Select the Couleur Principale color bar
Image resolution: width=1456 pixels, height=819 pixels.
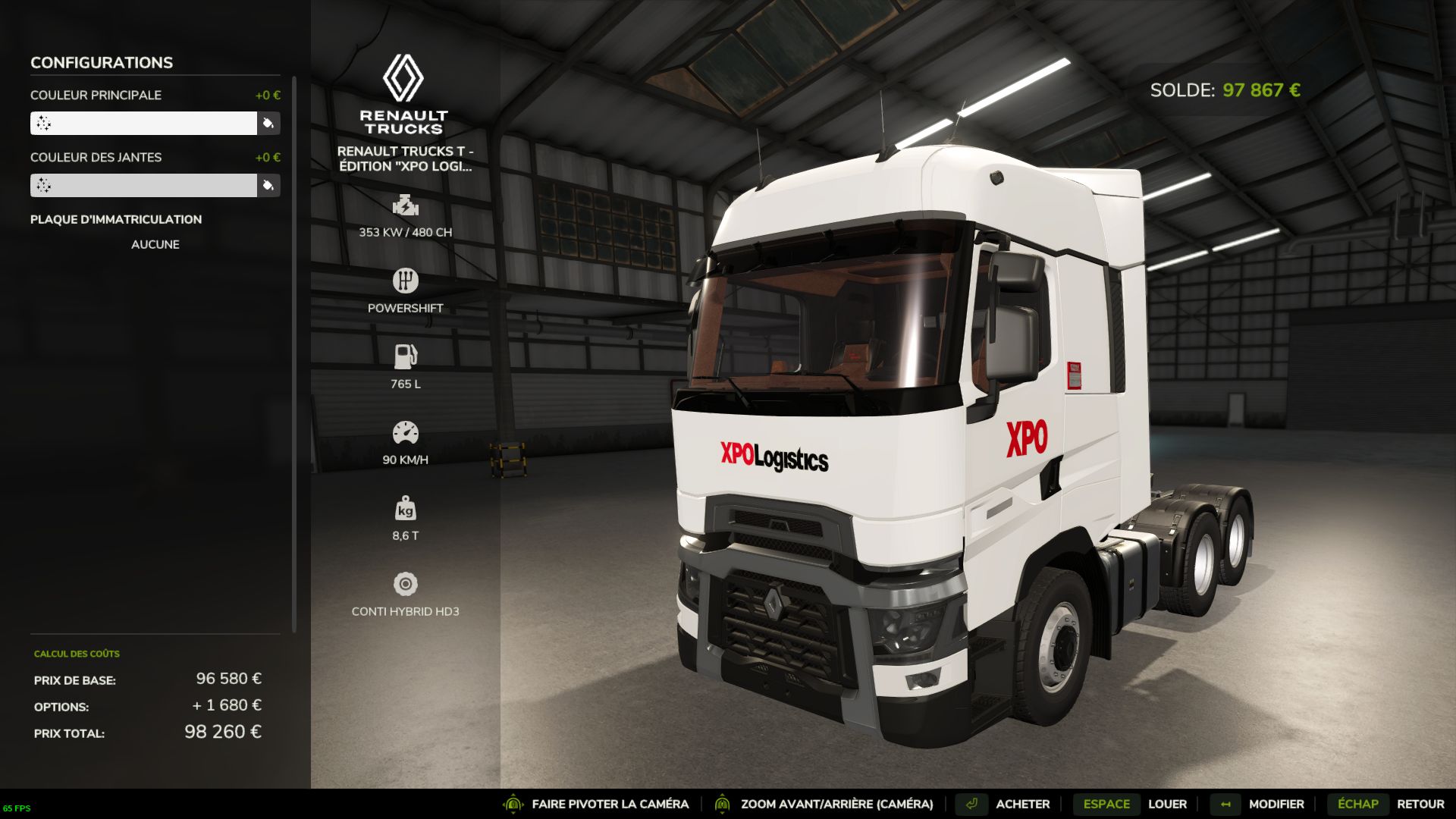143,123
